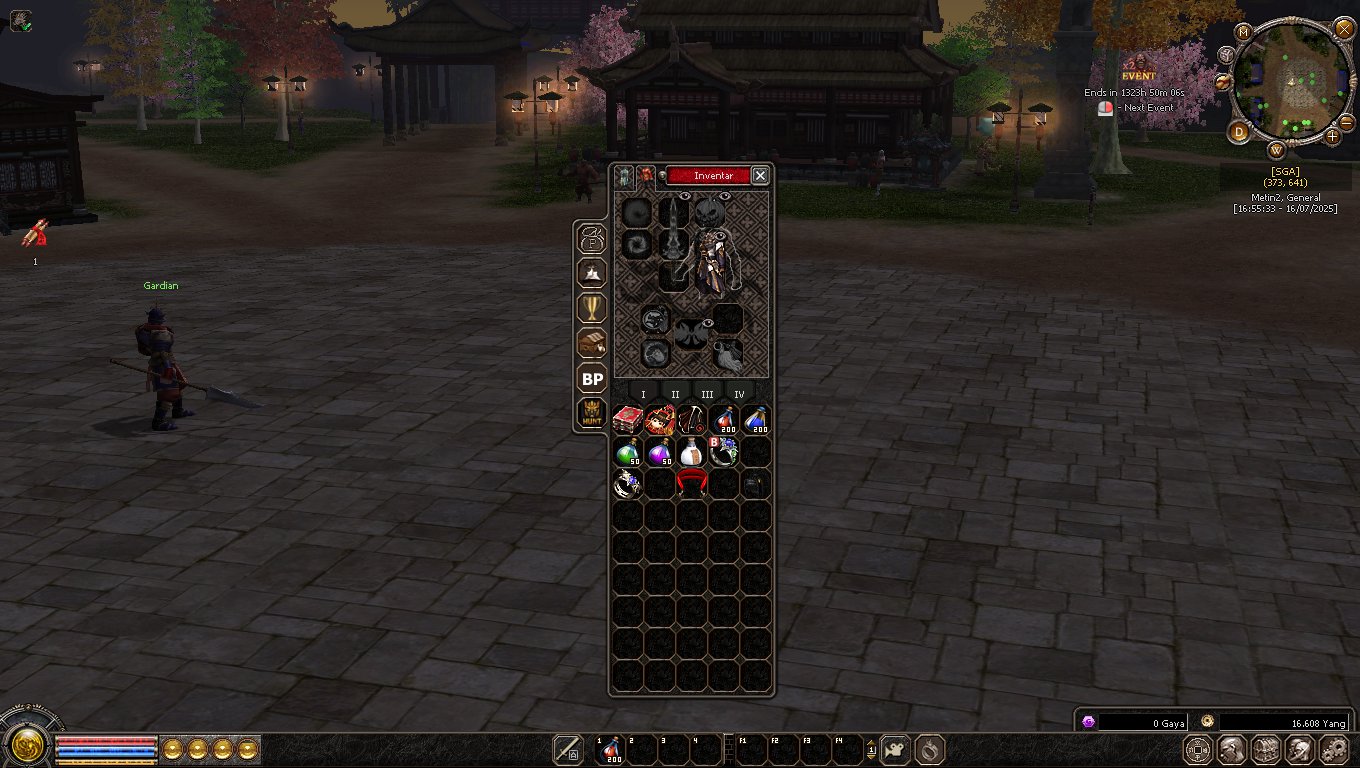This screenshot has width=1360, height=768.
Task: Close the Inventar window
Action: tap(760, 176)
